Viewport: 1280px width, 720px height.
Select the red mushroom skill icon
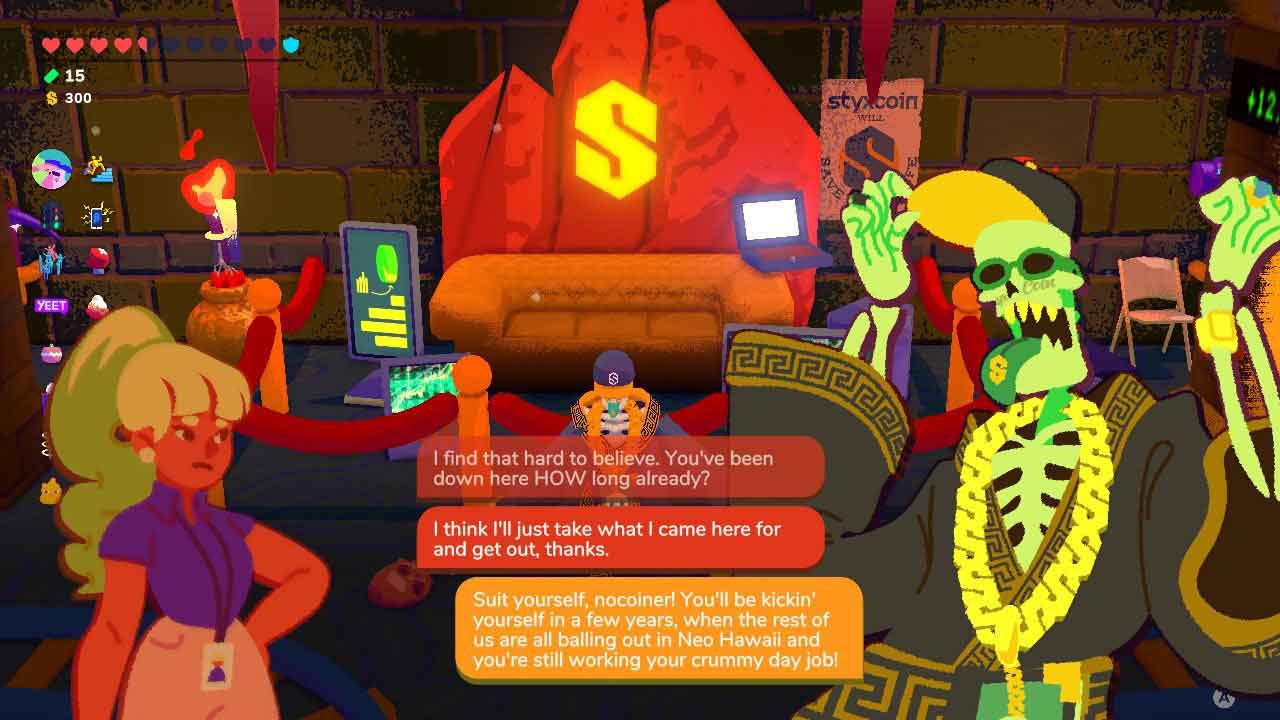(x=98, y=260)
